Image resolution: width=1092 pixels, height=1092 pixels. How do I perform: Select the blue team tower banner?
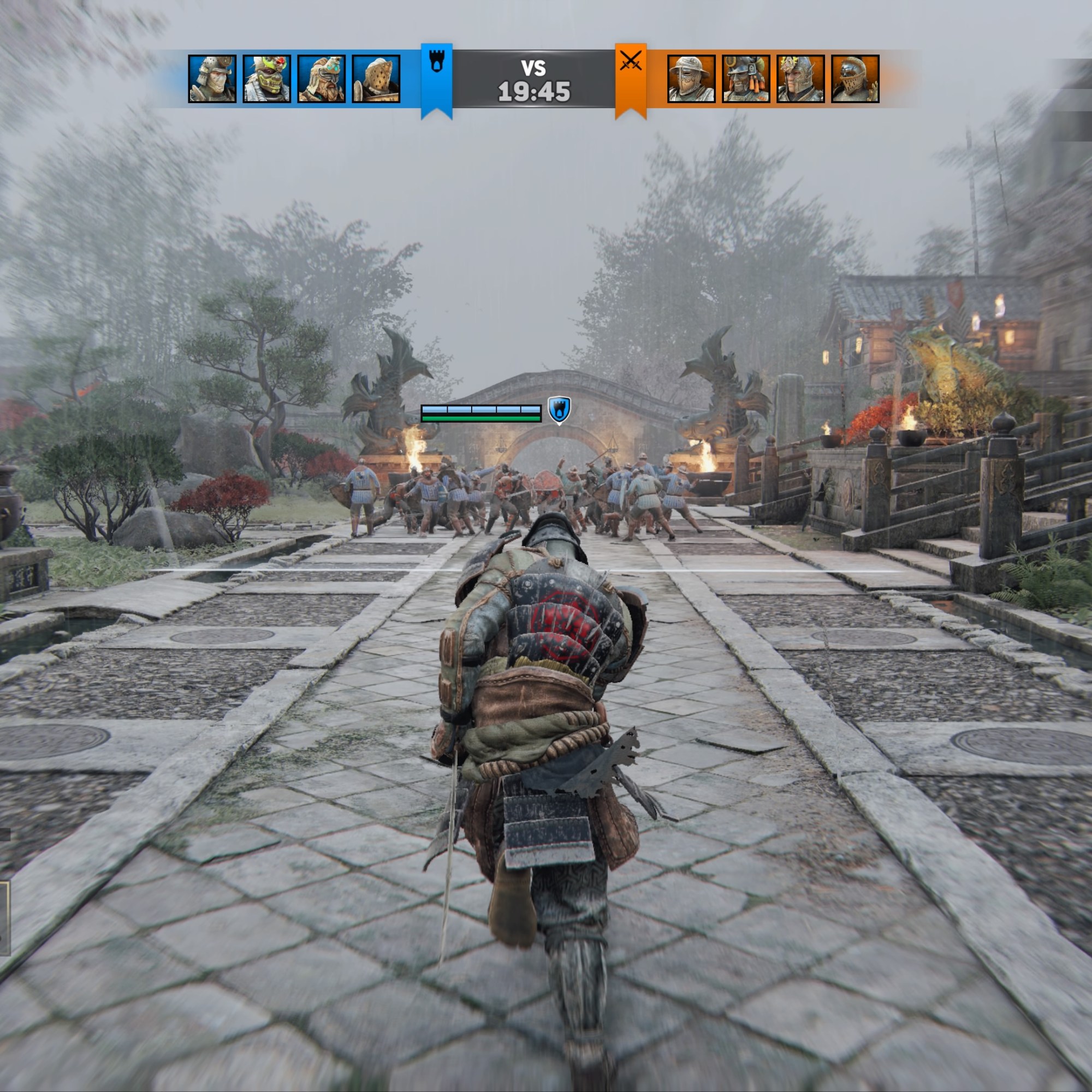point(436,78)
